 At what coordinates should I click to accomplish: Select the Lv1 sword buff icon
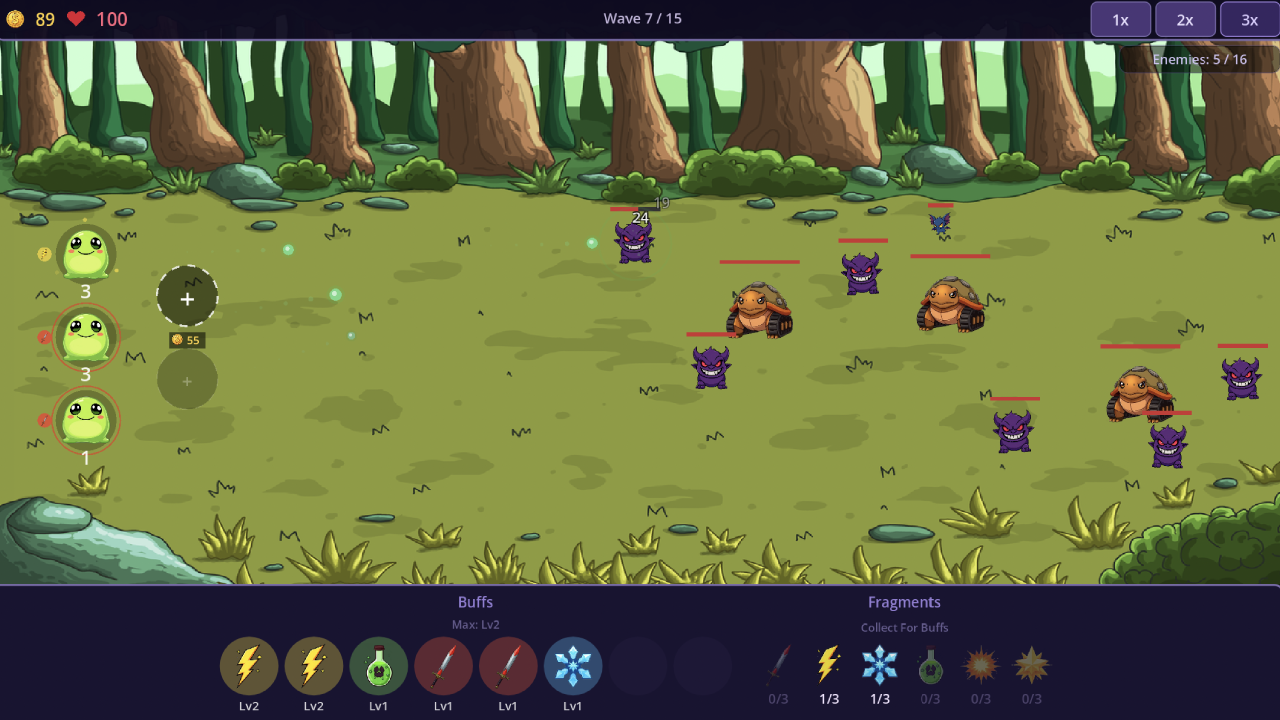tap(443, 665)
